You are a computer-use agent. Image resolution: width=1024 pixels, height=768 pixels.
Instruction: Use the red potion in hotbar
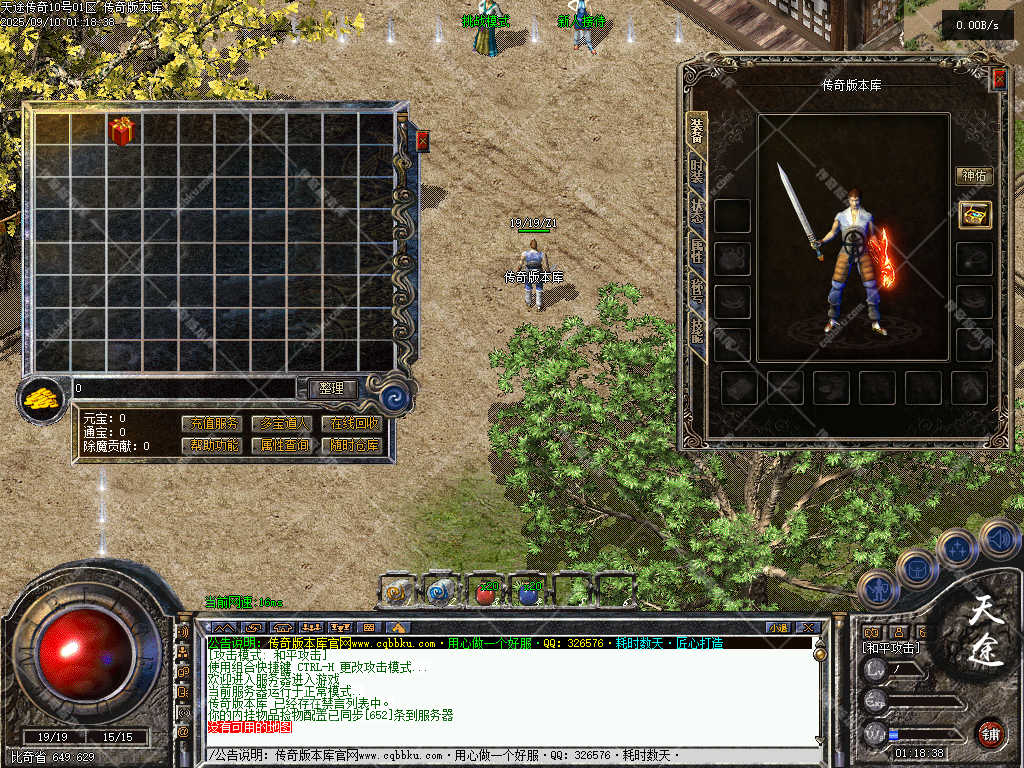tap(485, 593)
